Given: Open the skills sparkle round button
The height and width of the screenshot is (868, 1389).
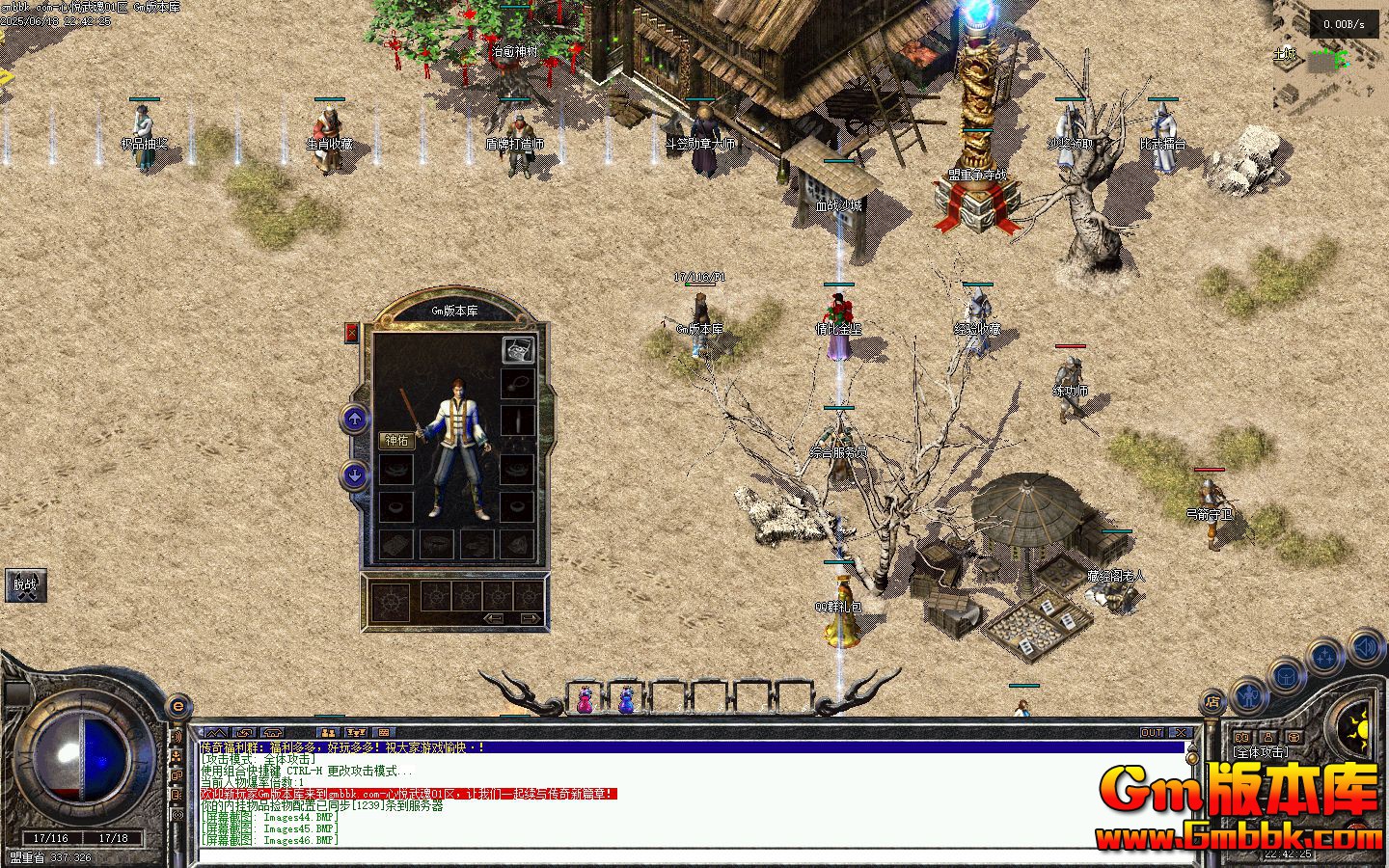Looking at the screenshot, I should click(x=1324, y=657).
